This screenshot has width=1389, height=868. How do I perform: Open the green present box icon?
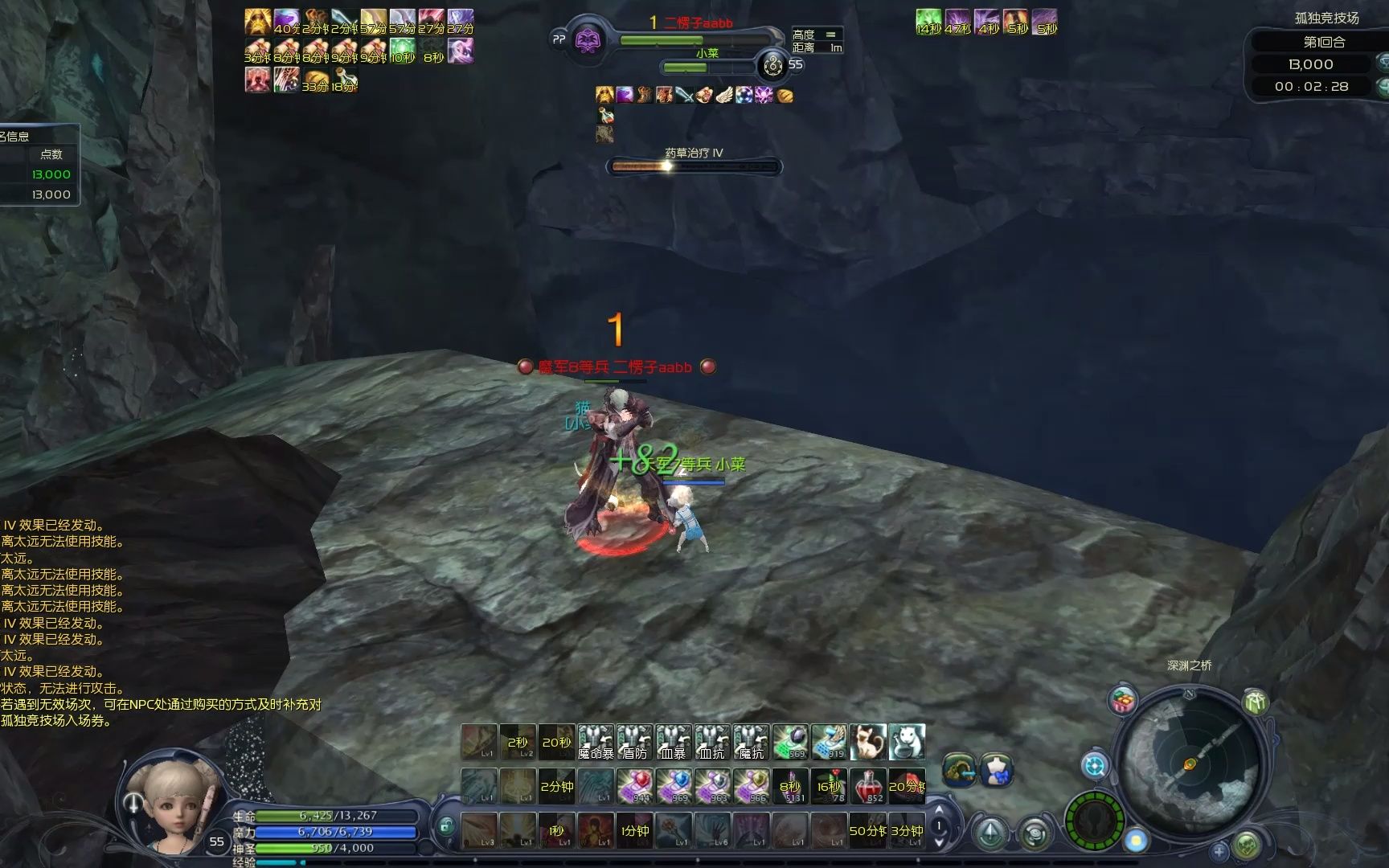pyautogui.click(x=1255, y=702)
